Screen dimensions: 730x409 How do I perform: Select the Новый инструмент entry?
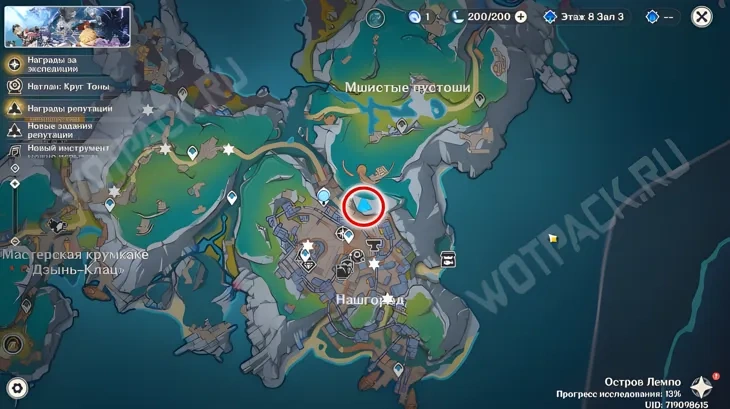point(60,149)
